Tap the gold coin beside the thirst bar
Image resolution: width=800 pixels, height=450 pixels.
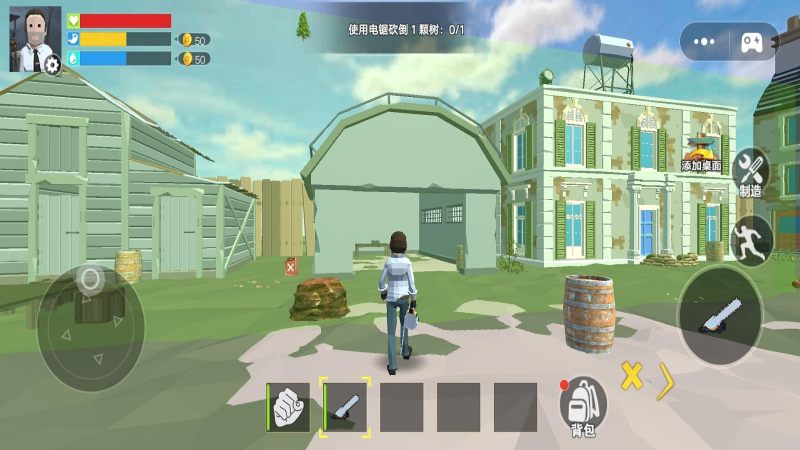click(185, 59)
